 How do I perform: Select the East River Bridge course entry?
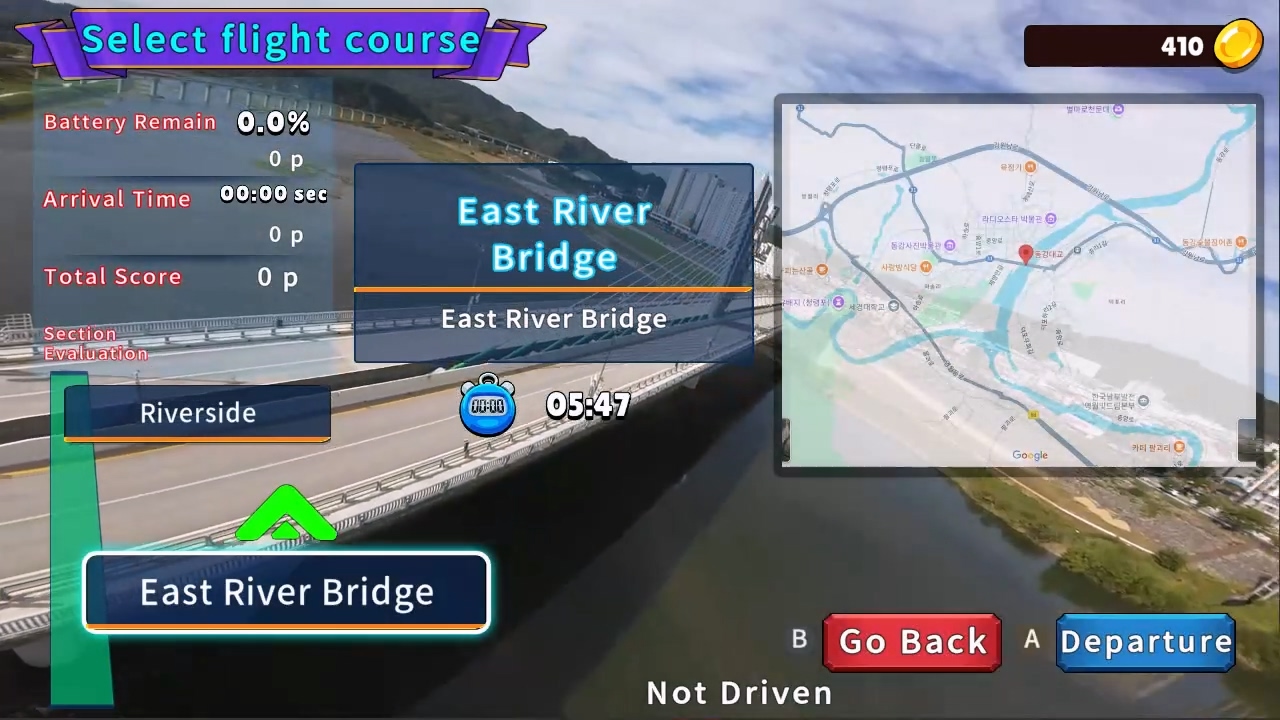[x=286, y=591]
